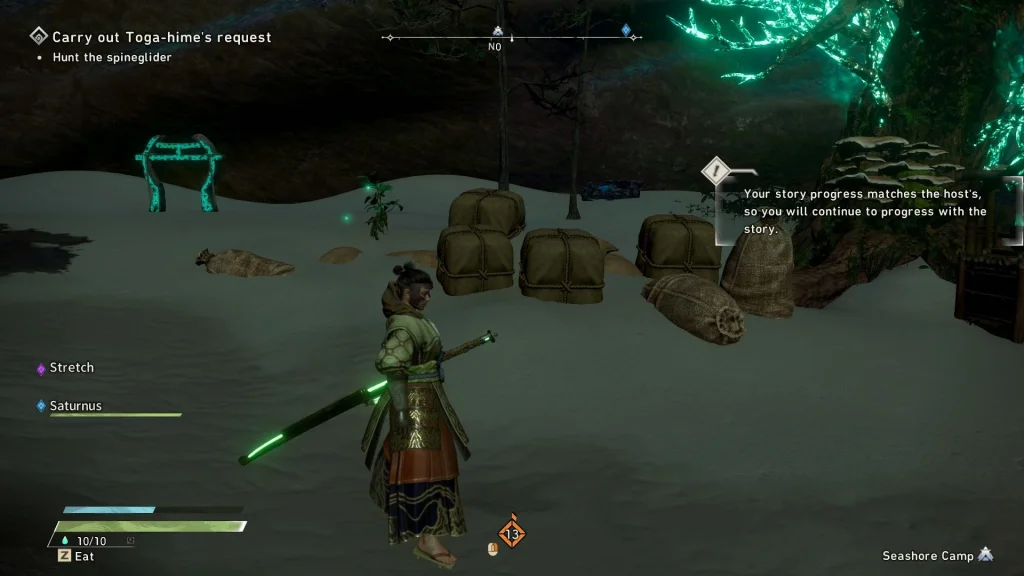Select party member Saturnus
Screen dimensions: 1024x576
click(76, 406)
